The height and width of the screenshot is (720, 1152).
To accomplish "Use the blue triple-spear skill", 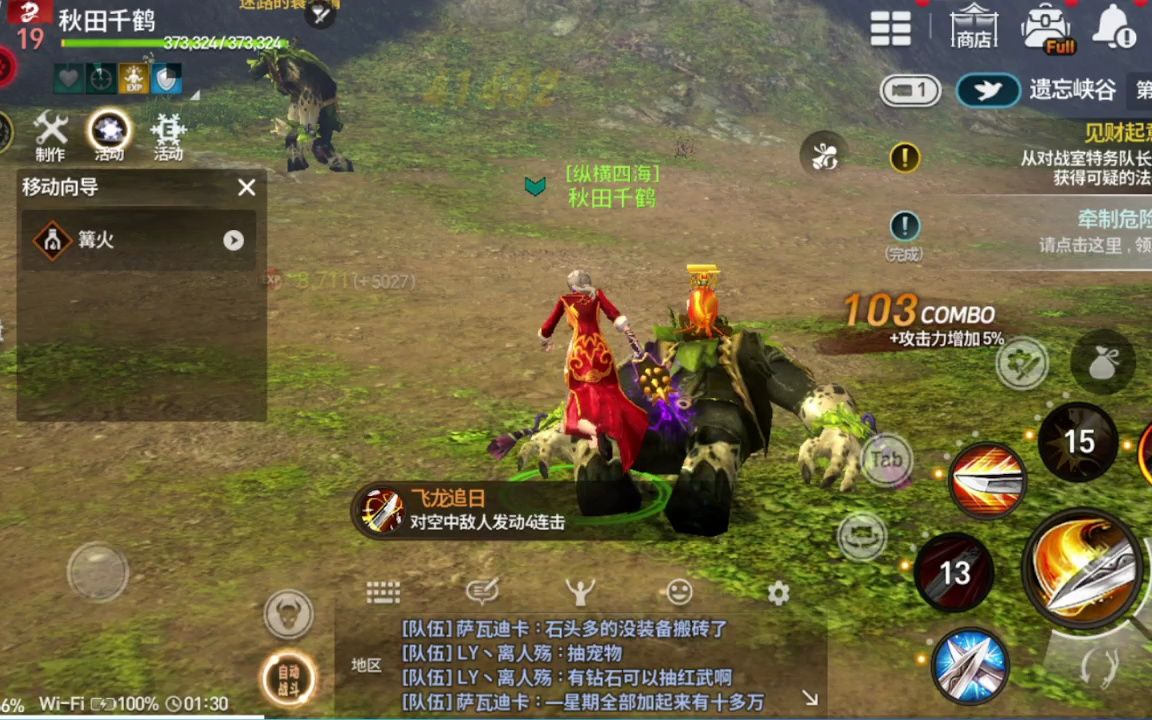I will pyautogui.click(x=969, y=665).
